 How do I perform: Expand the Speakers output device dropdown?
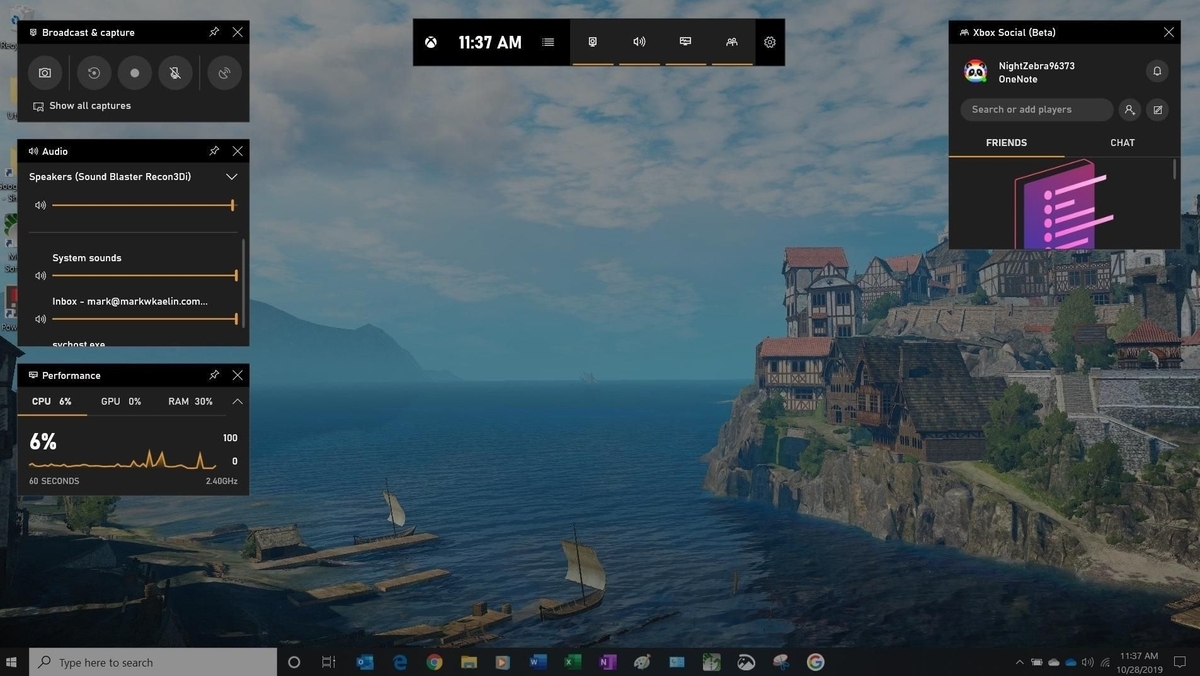click(x=231, y=177)
